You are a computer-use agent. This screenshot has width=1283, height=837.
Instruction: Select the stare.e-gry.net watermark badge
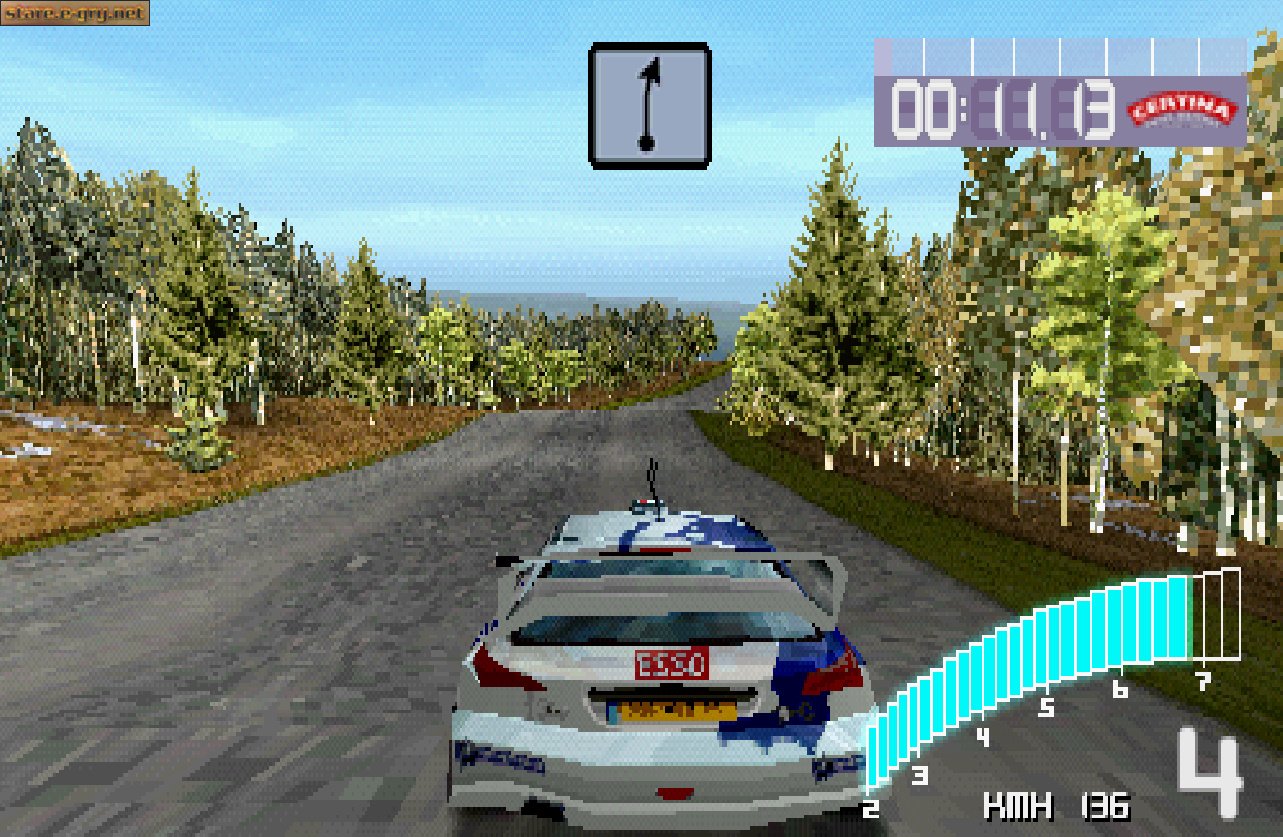[74, 14]
